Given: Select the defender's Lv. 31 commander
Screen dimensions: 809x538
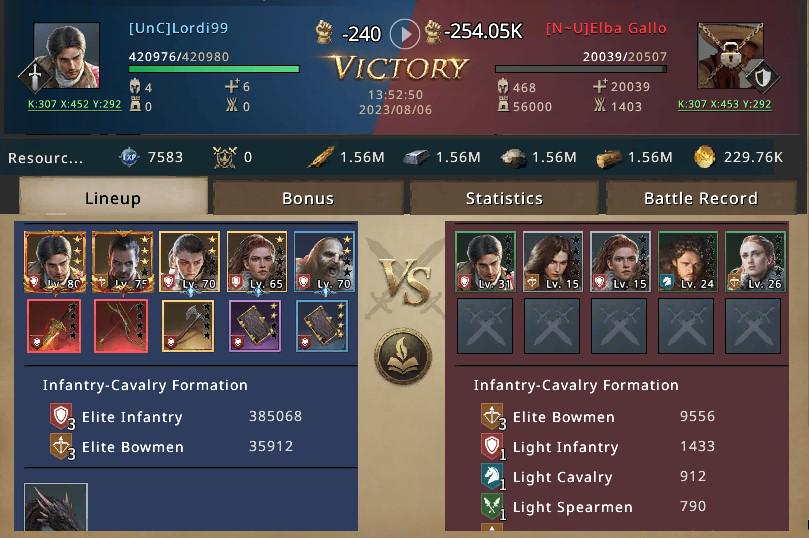Looking at the screenshot, I should point(485,262).
